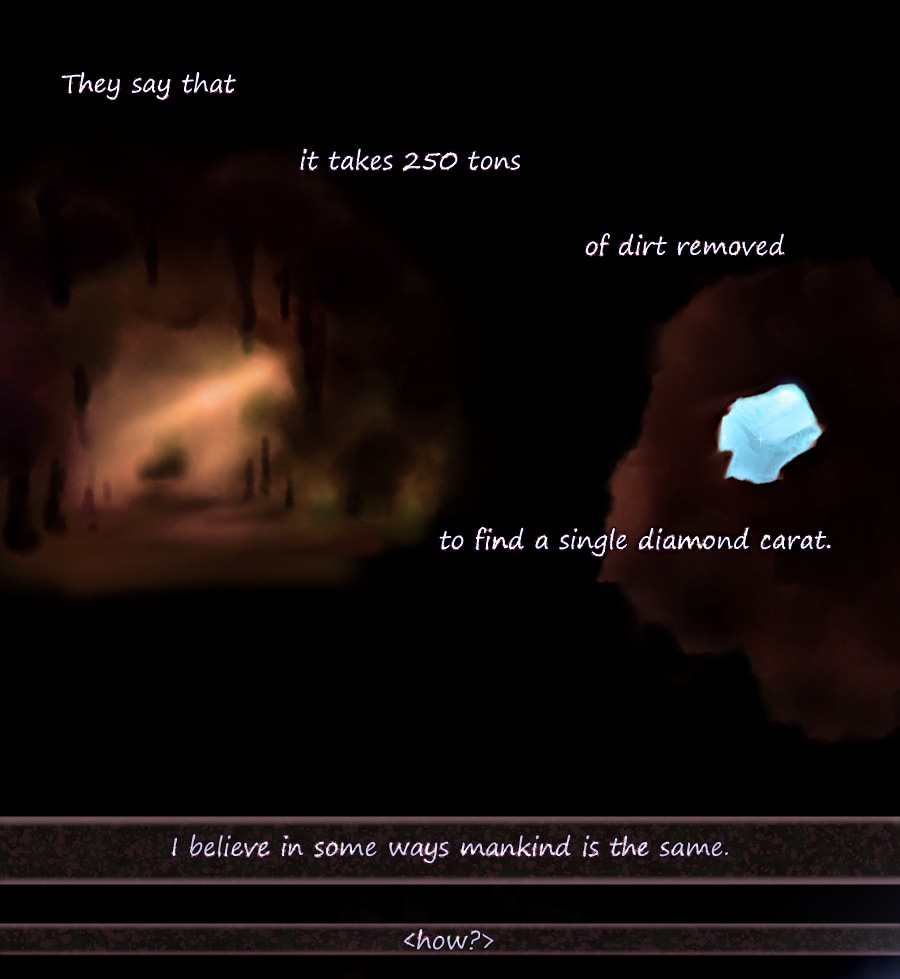
Task: Choose the "<how?>" dialogue reply
Action: [449, 941]
